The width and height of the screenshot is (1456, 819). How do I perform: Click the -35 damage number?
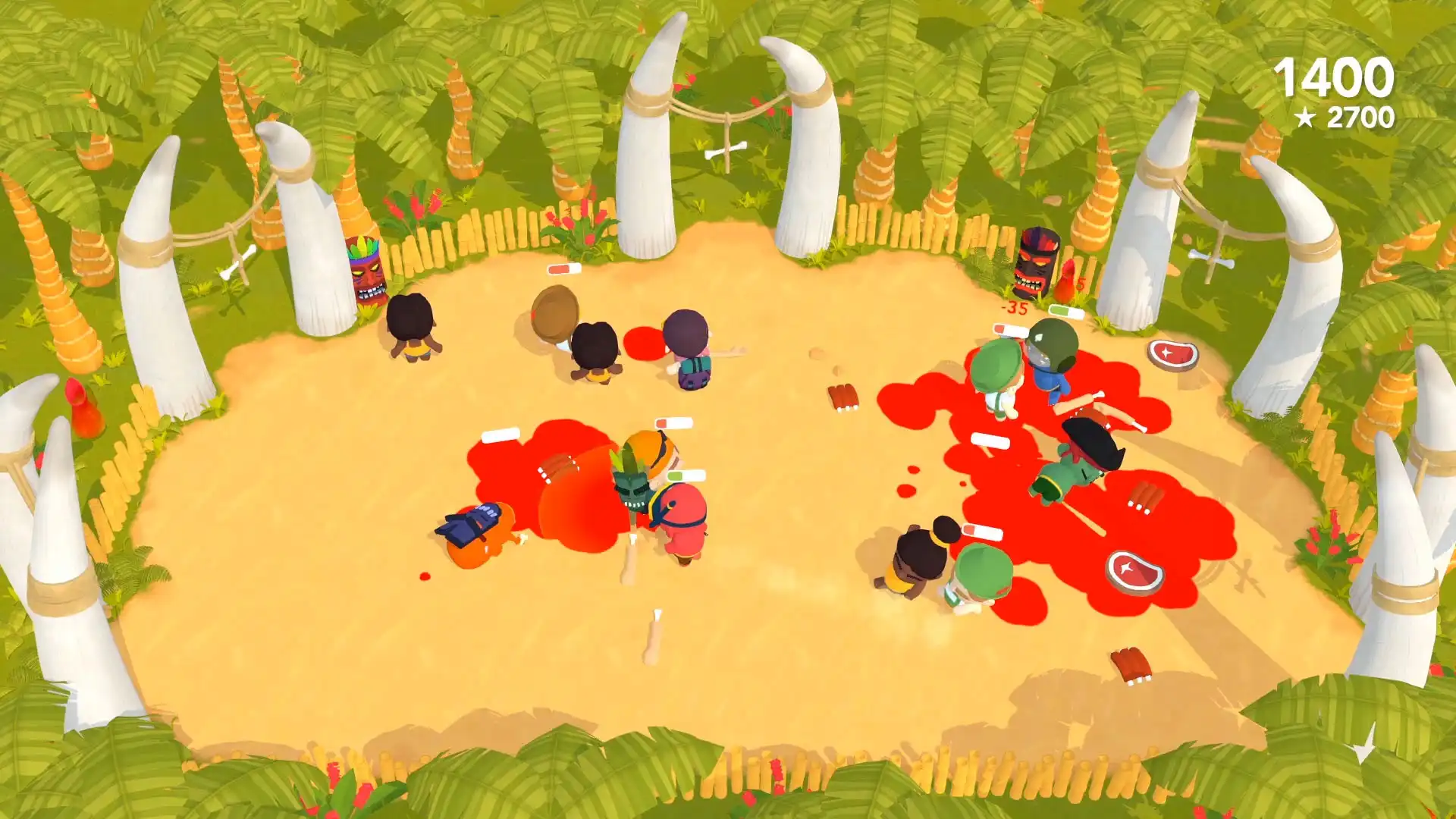click(1013, 309)
